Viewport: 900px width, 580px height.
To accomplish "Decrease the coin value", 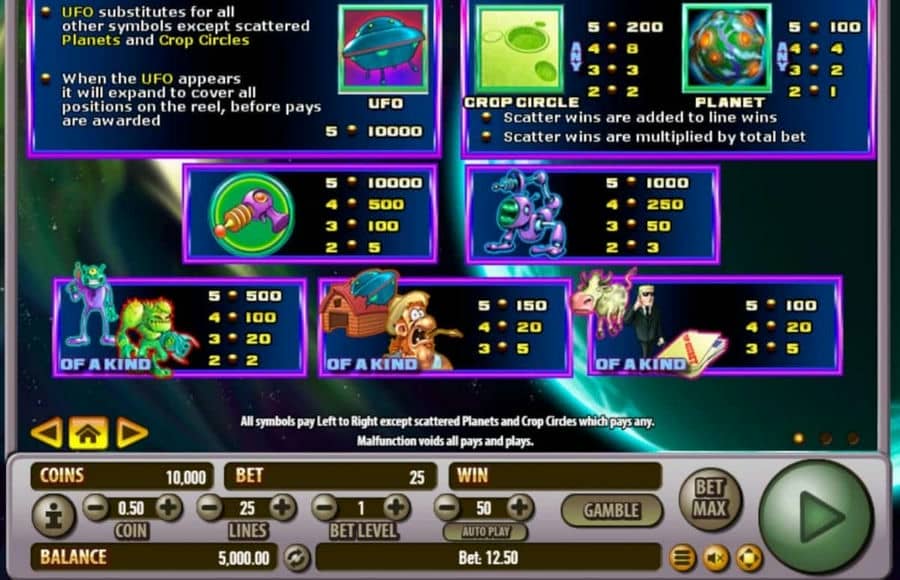I will tap(96, 507).
